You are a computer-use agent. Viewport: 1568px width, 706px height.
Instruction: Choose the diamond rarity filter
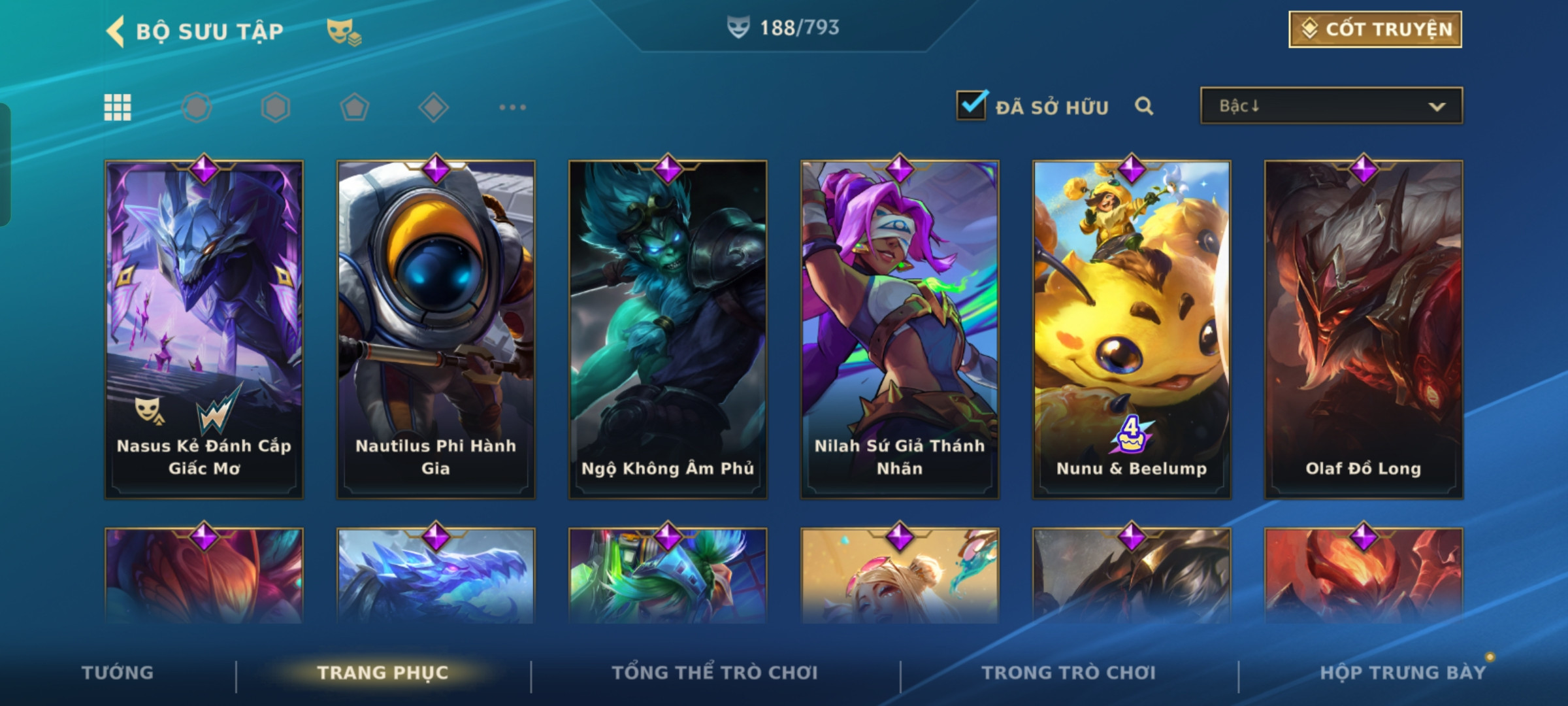pos(433,107)
